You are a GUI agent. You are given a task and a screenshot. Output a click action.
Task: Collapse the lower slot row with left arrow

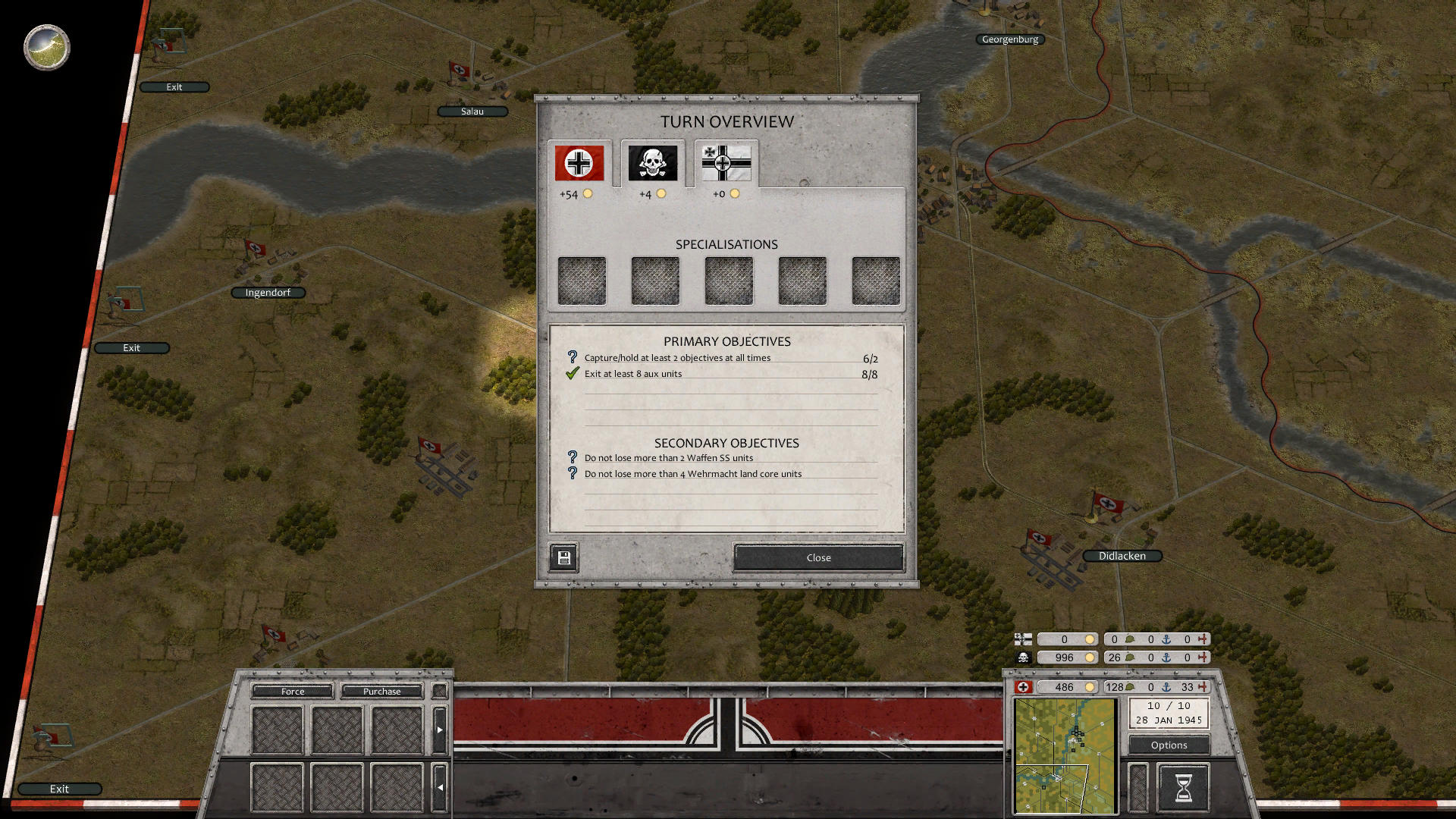point(440,787)
